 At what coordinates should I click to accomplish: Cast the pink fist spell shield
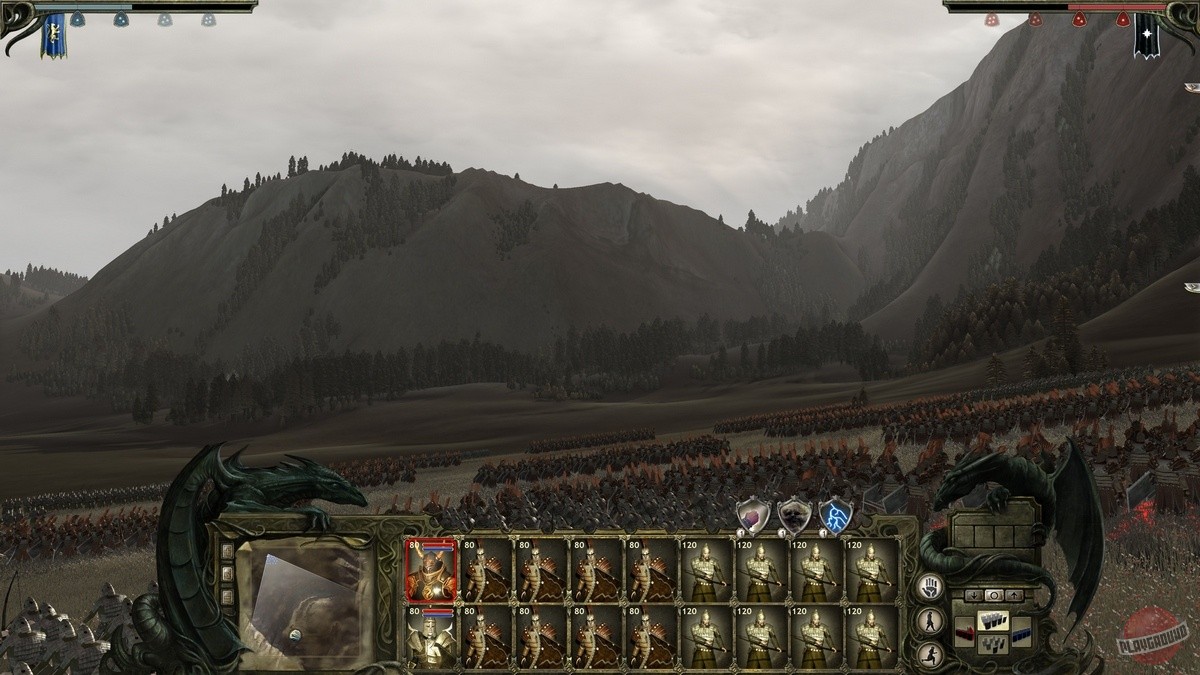pyautogui.click(x=752, y=516)
